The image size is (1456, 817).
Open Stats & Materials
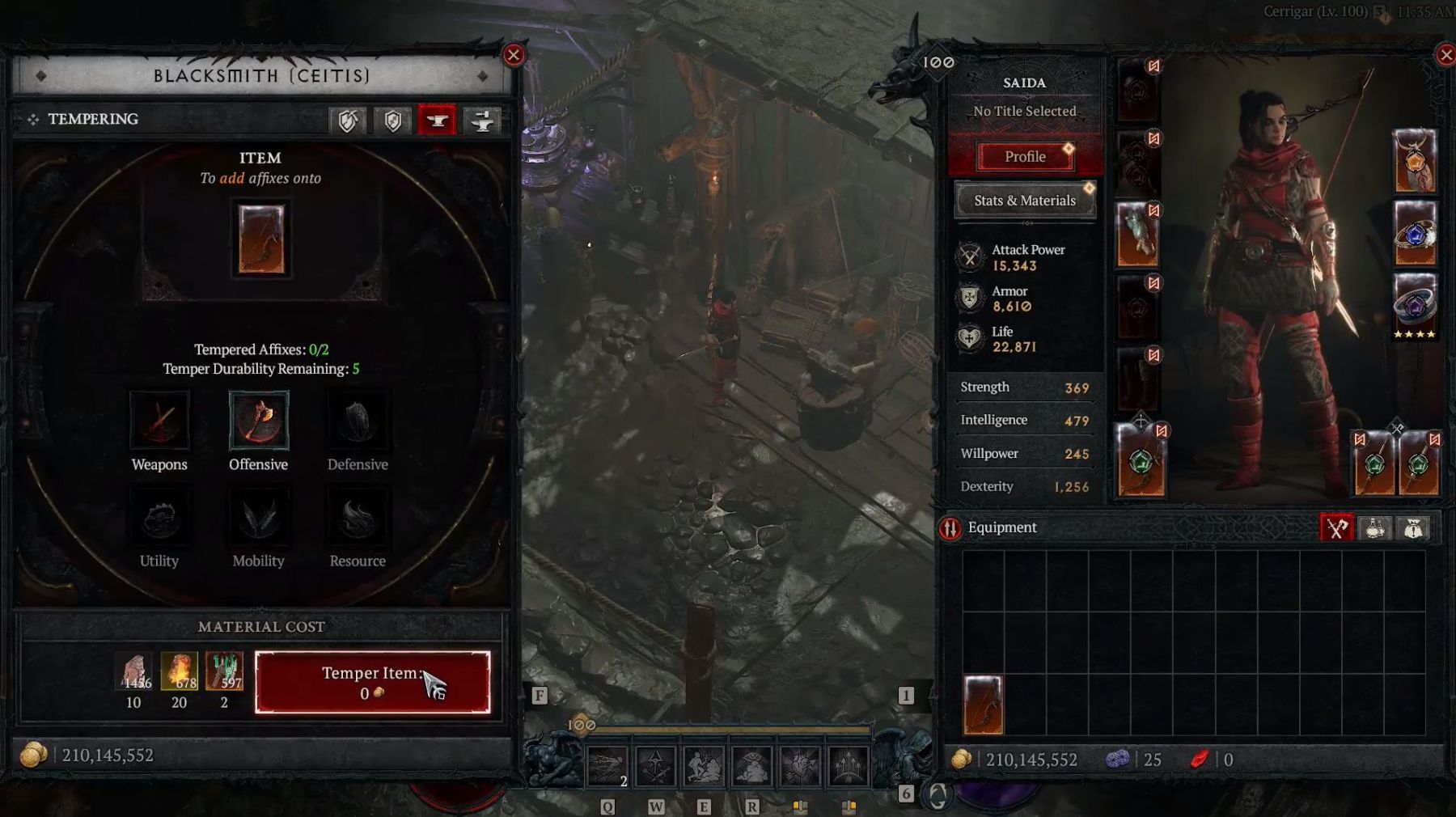click(x=1025, y=201)
